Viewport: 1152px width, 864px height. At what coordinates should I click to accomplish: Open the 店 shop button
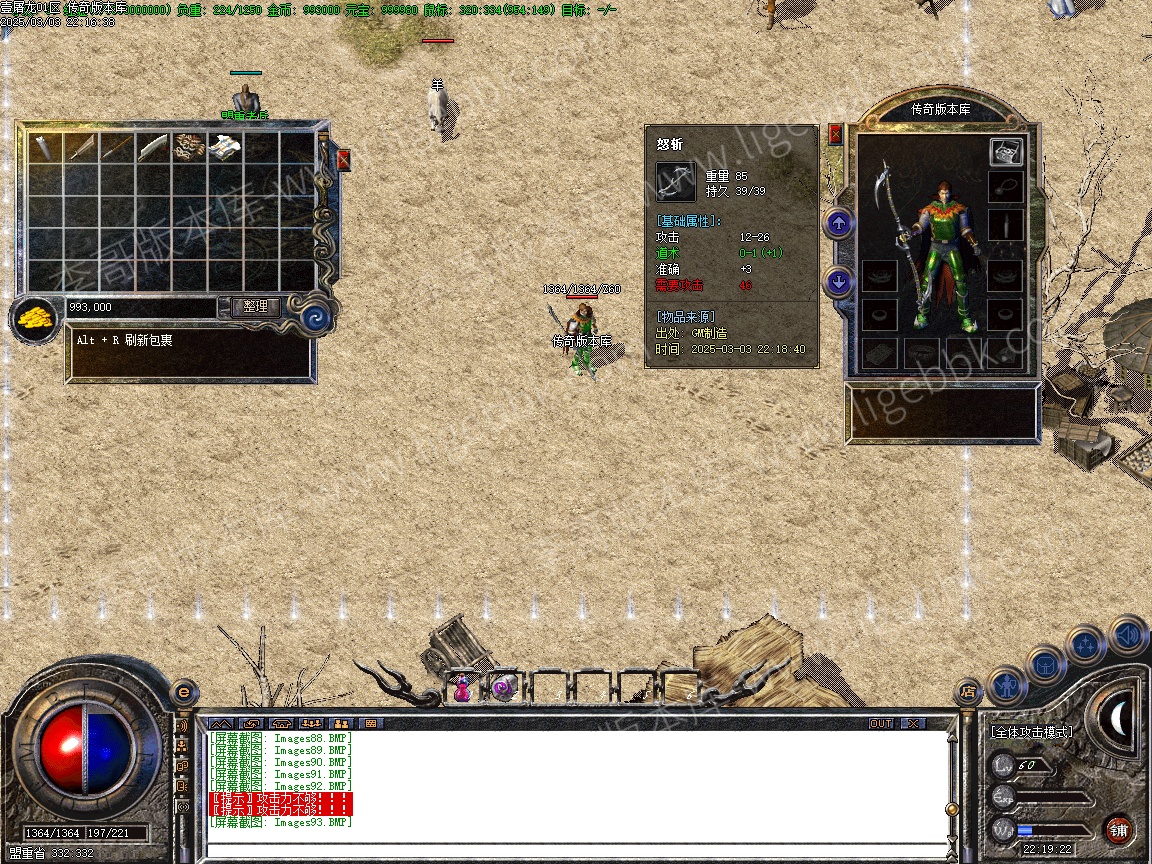968,691
